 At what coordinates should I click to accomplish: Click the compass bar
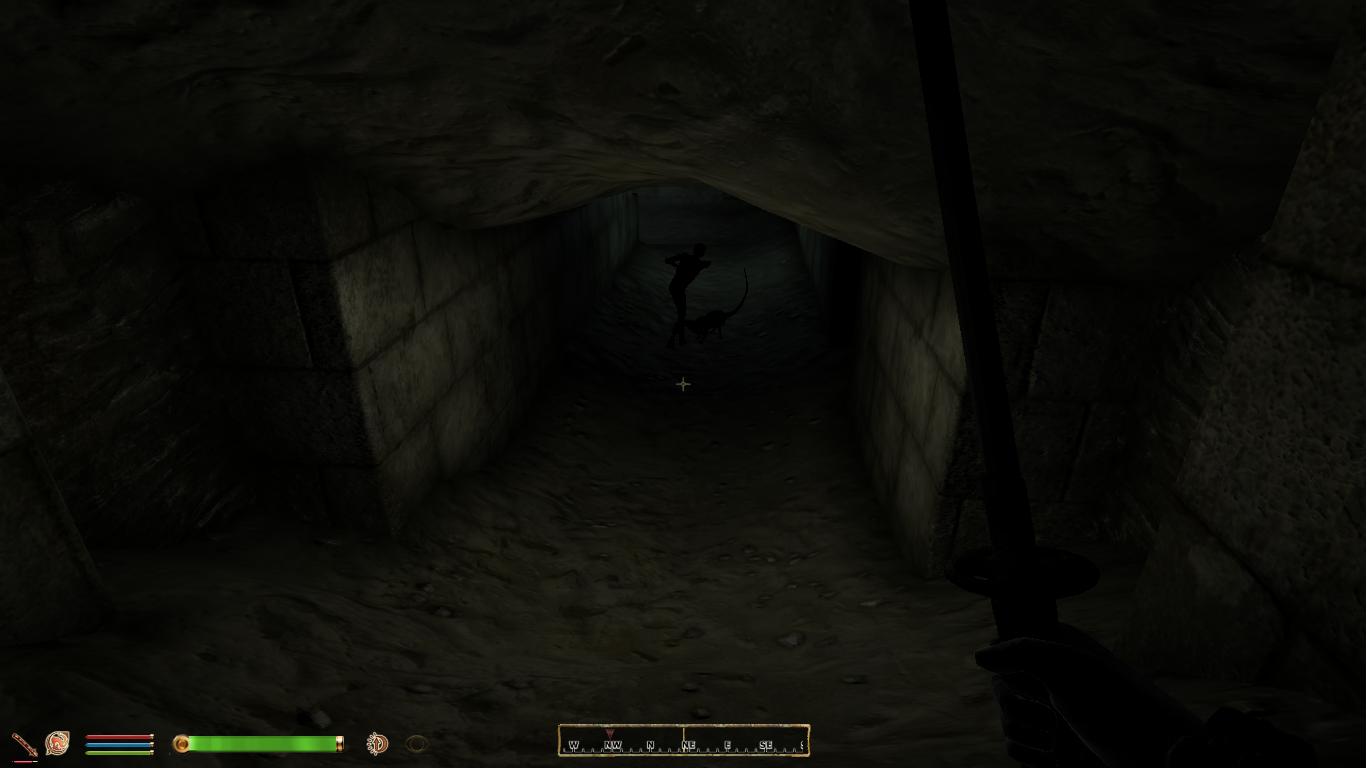[683, 741]
